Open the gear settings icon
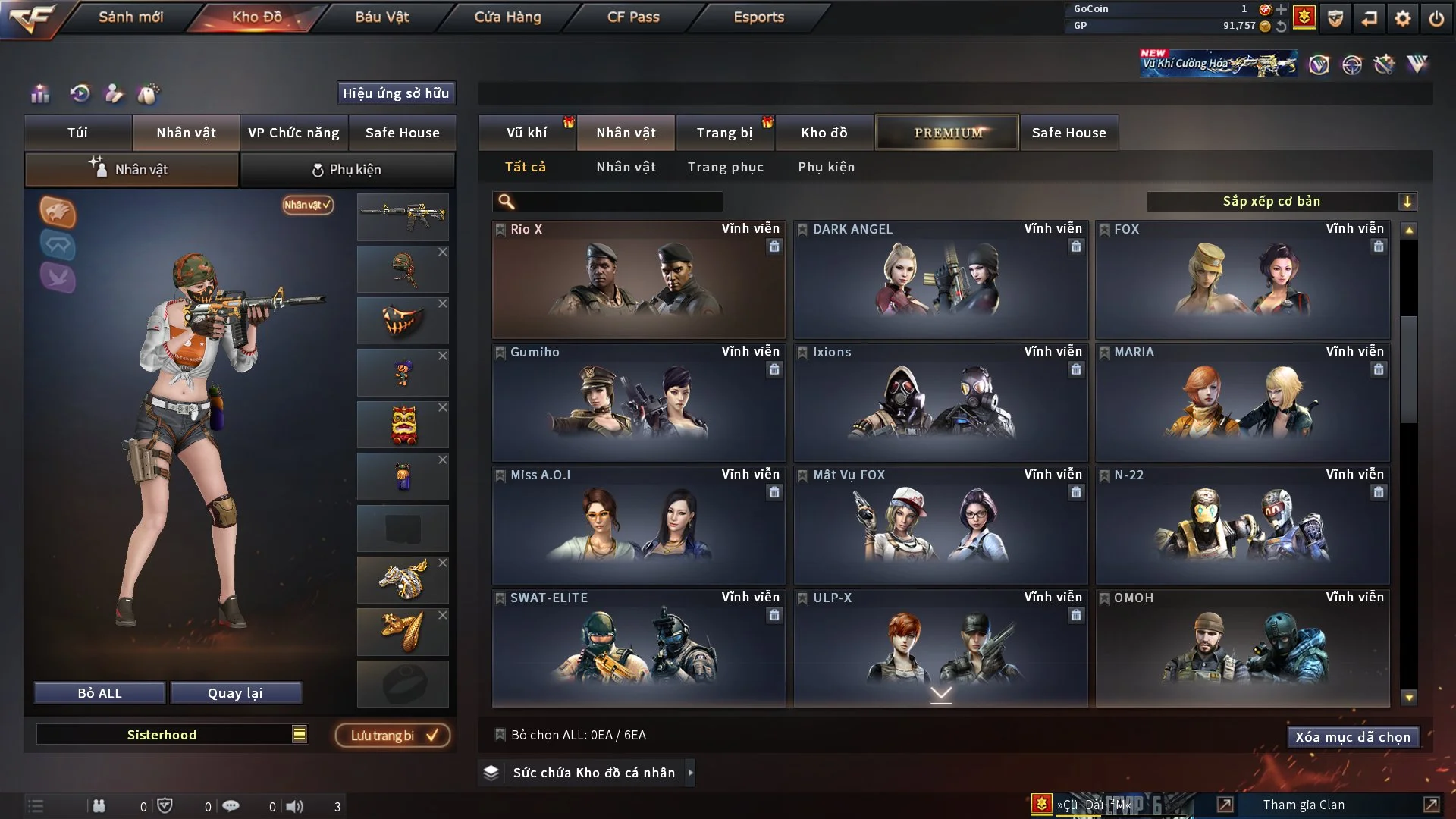1456x819 pixels. [1403, 18]
